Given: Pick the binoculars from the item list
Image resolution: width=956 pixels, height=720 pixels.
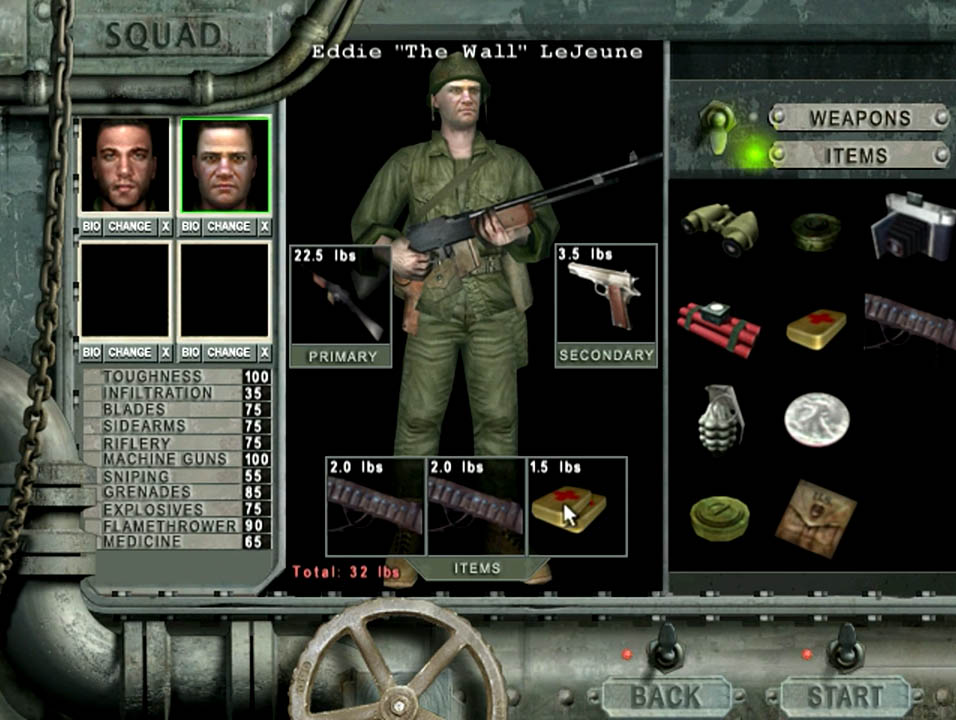Looking at the screenshot, I should tap(721, 229).
